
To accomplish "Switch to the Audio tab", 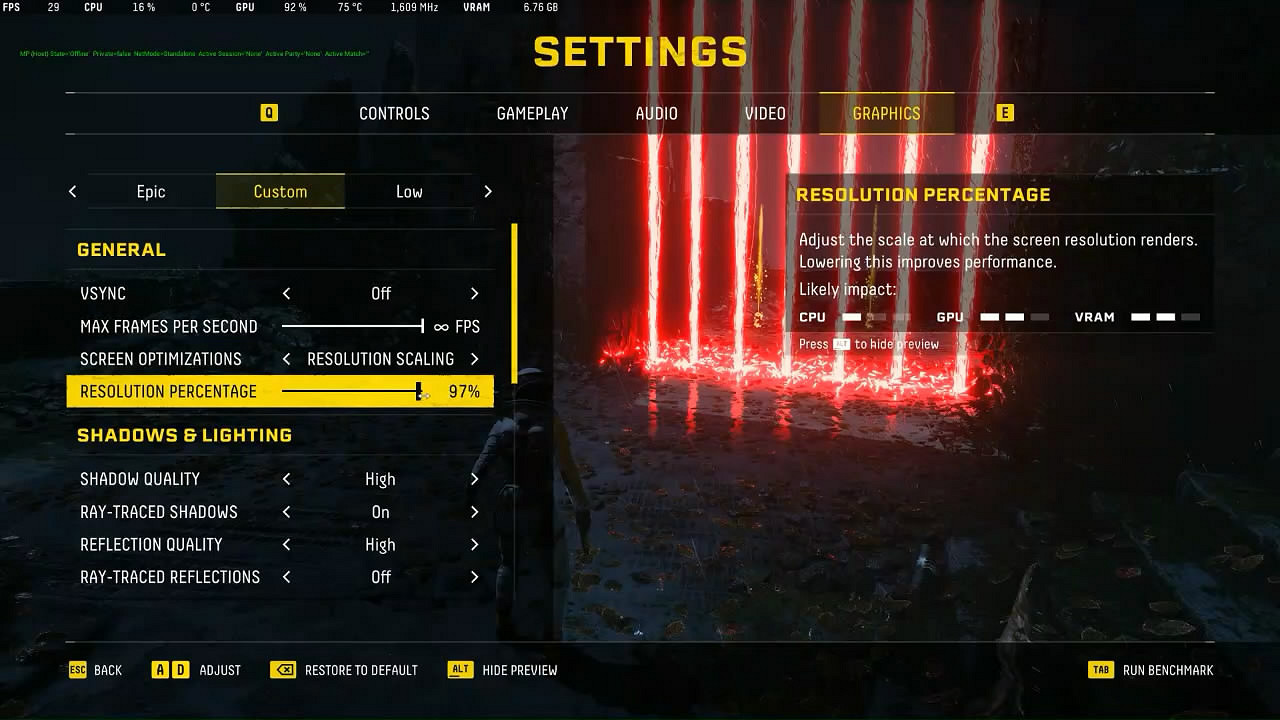I will click(656, 113).
